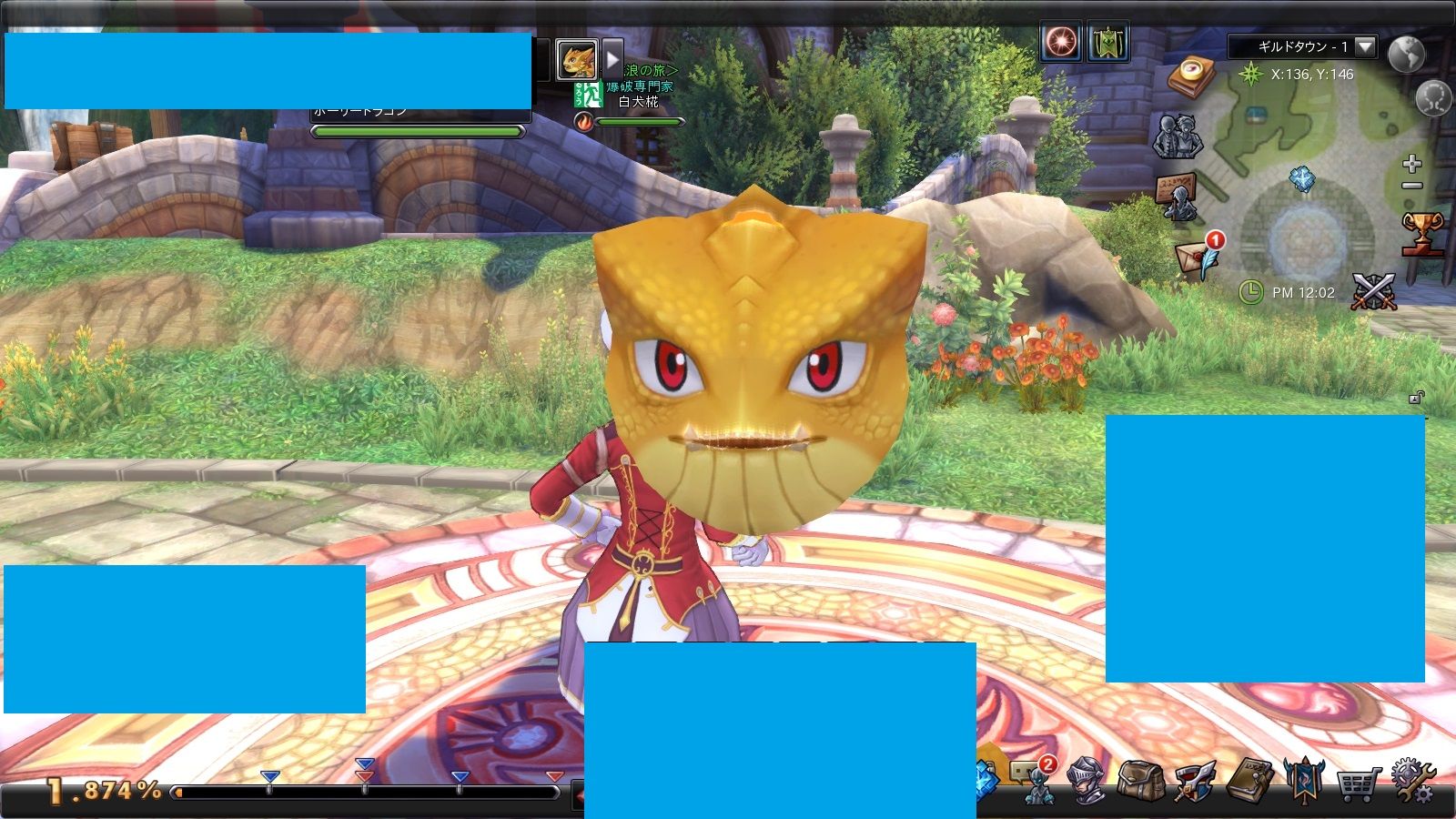
Task: Open the backpack inventory icon
Action: [1139, 781]
